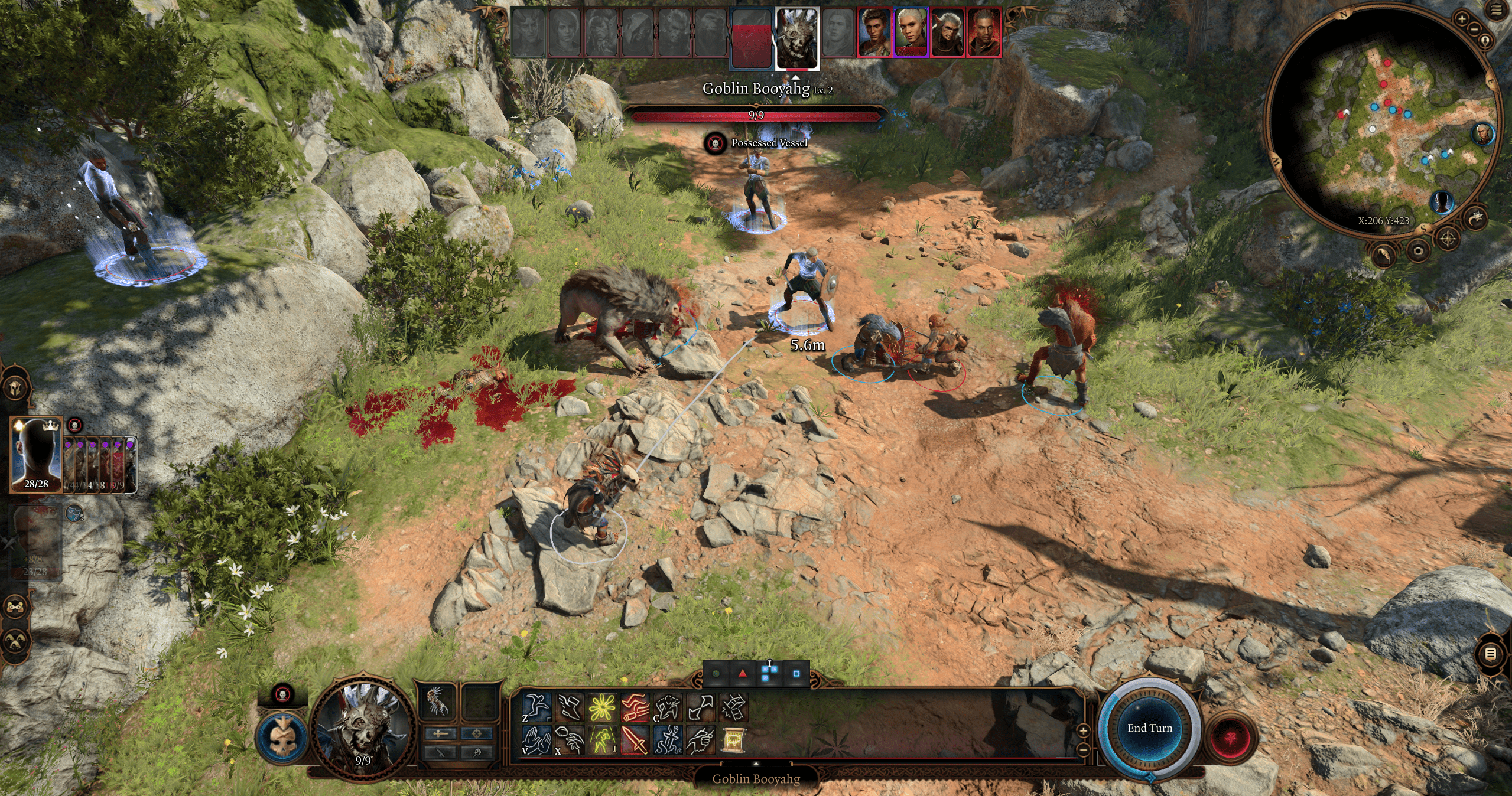Viewport: 1512px width, 796px height.
Task: Zoom in on the minimap
Action: 1462,19
